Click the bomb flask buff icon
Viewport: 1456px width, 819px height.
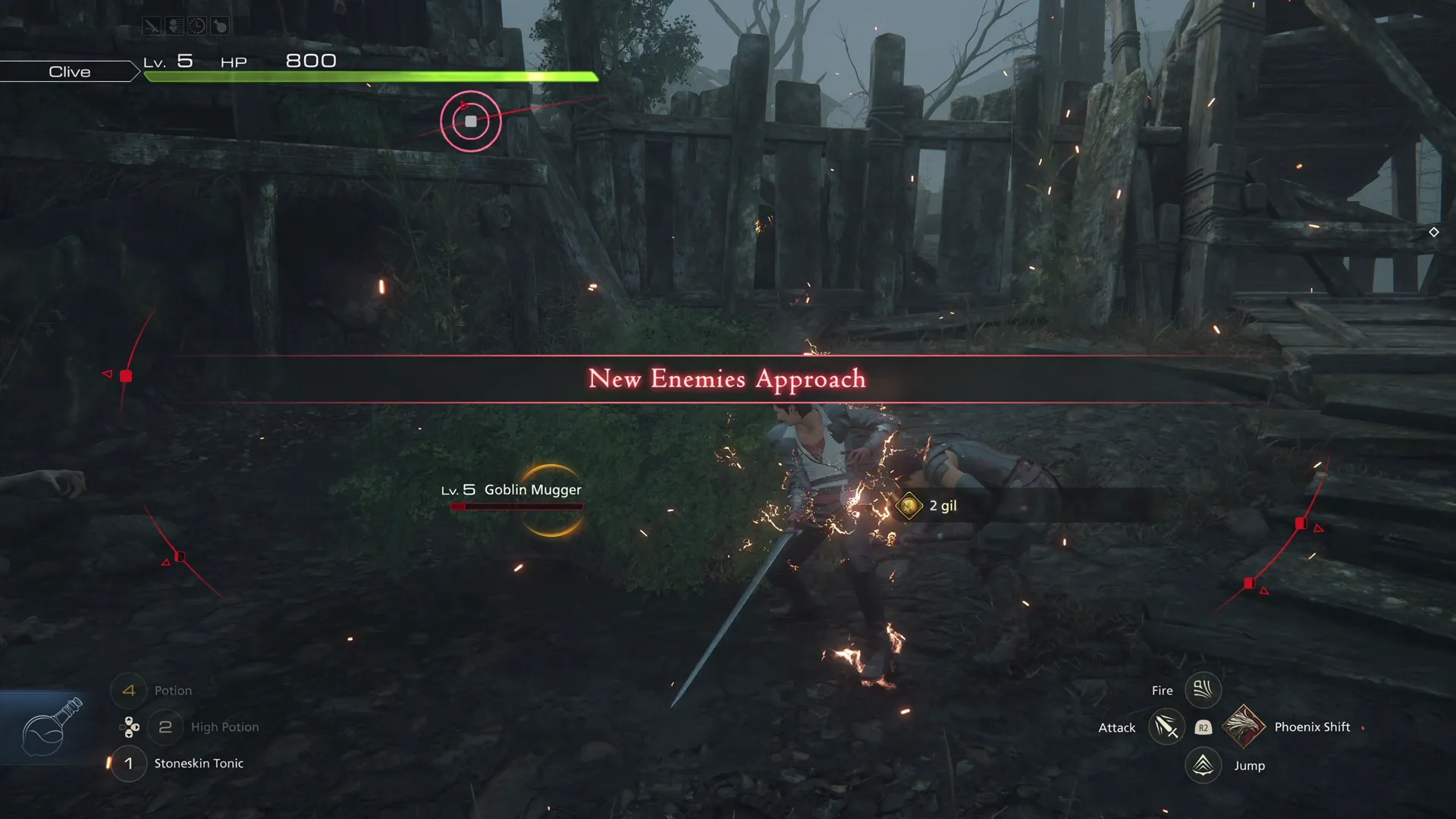tap(218, 25)
